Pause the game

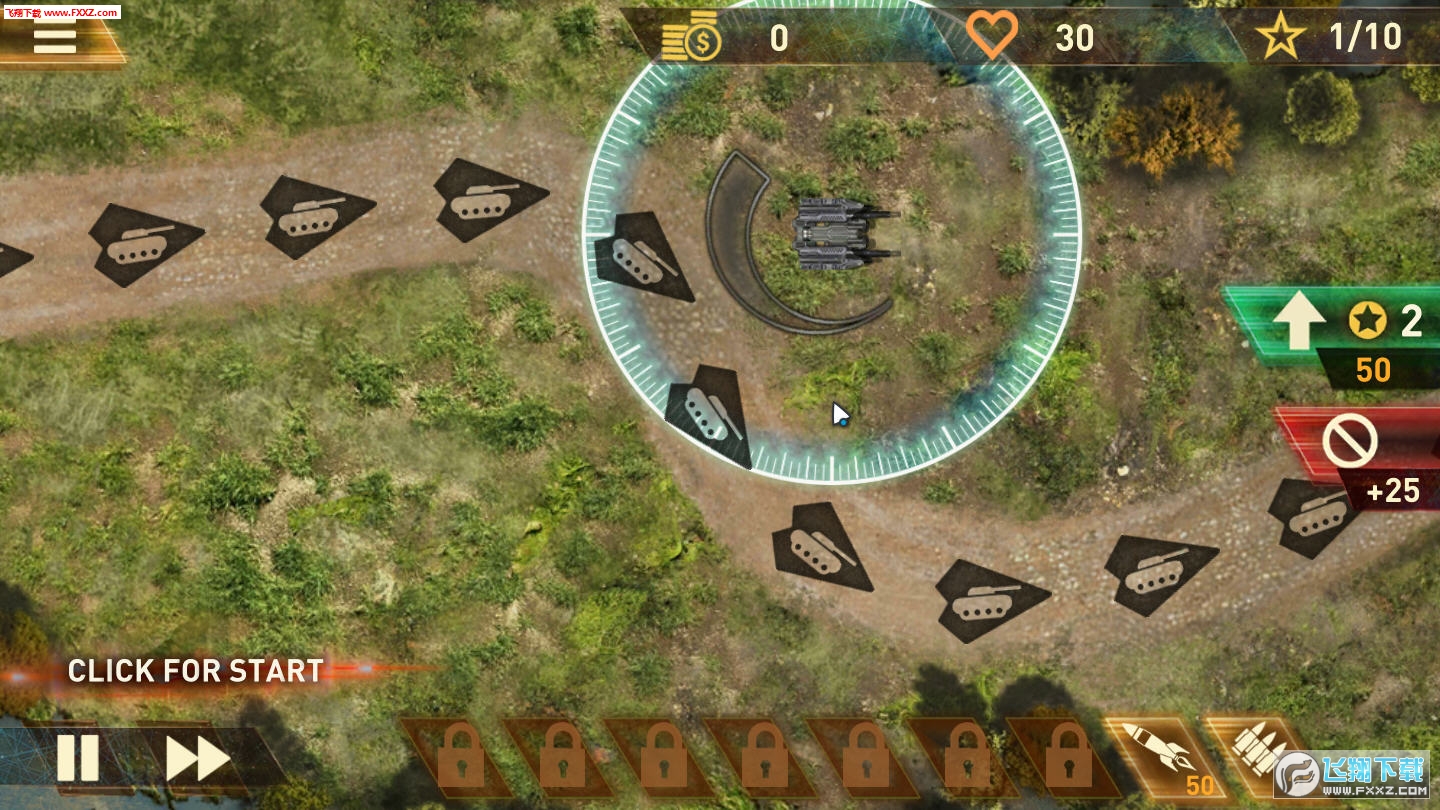[78, 758]
